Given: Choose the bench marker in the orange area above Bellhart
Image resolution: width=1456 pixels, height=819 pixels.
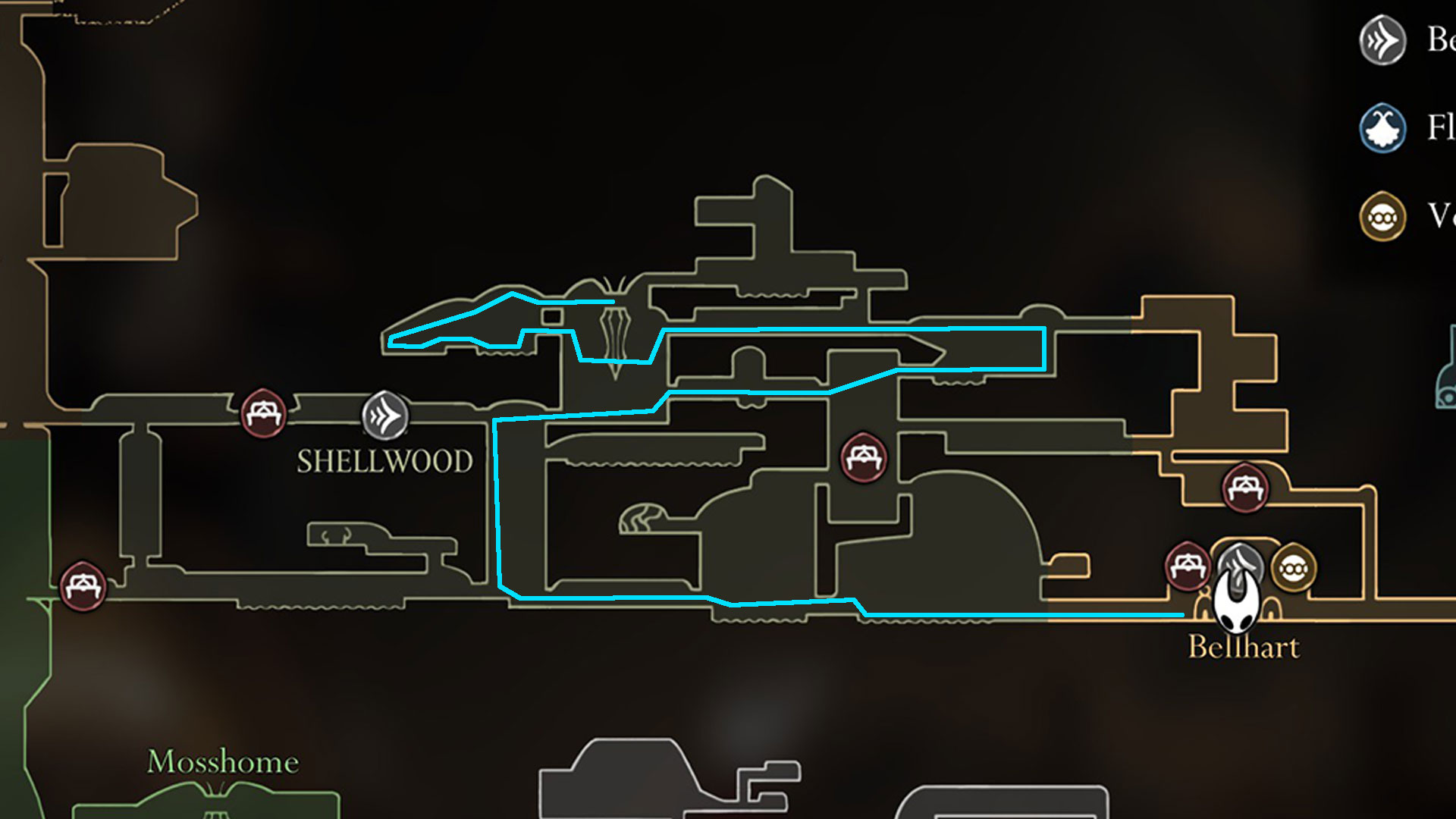Looking at the screenshot, I should [x=1244, y=488].
